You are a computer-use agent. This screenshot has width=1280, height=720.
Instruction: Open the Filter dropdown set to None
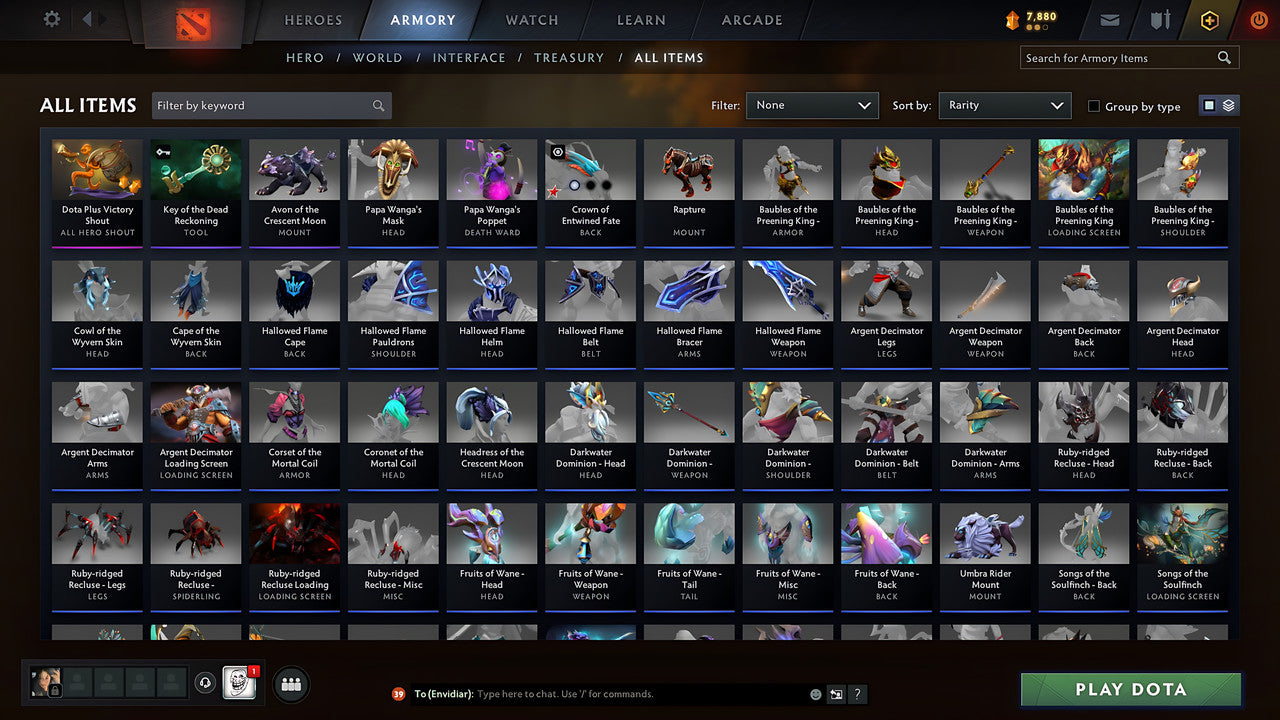point(812,104)
